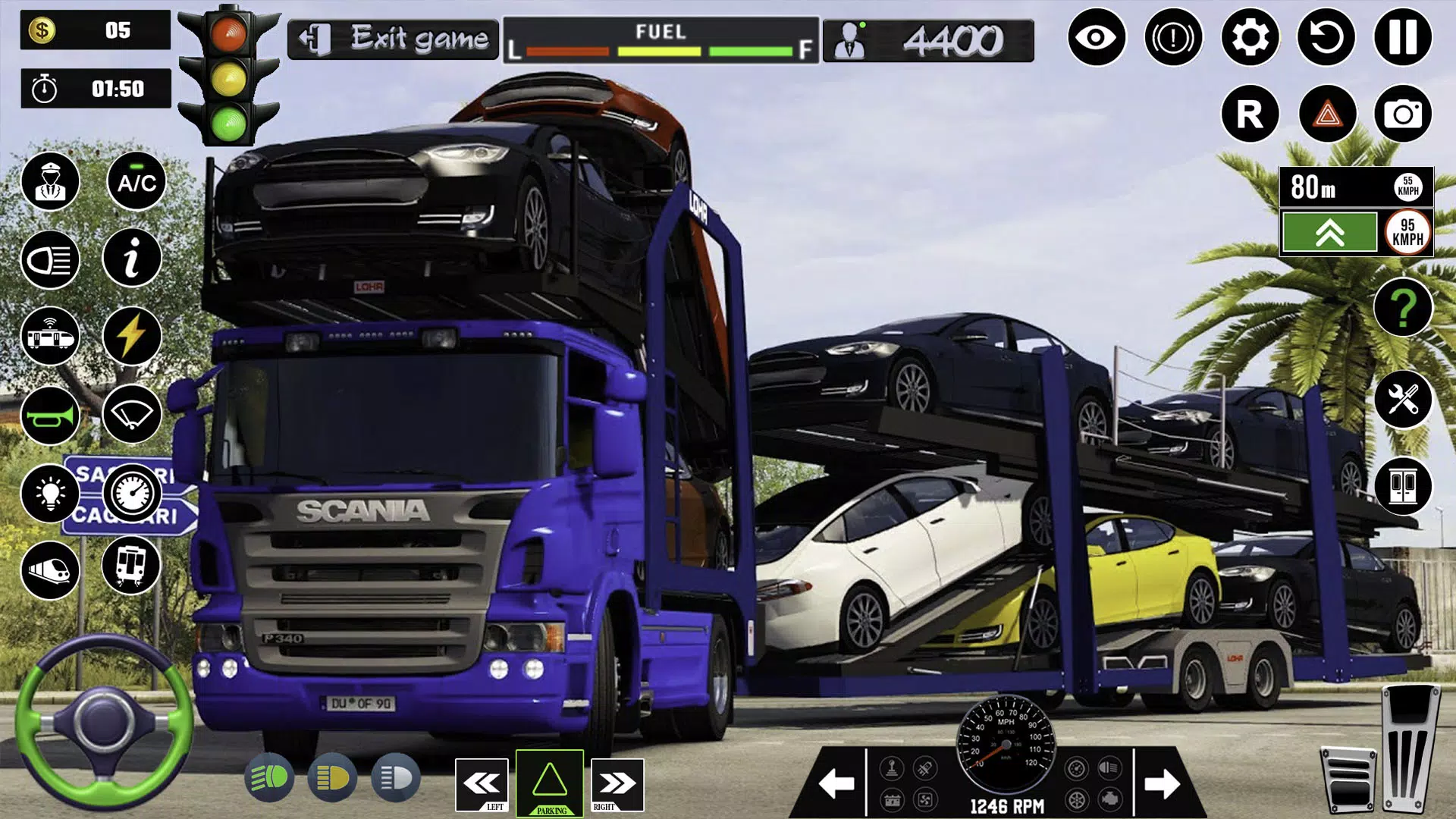The height and width of the screenshot is (819, 1456).
Task: Pause the game
Action: 1402,37
